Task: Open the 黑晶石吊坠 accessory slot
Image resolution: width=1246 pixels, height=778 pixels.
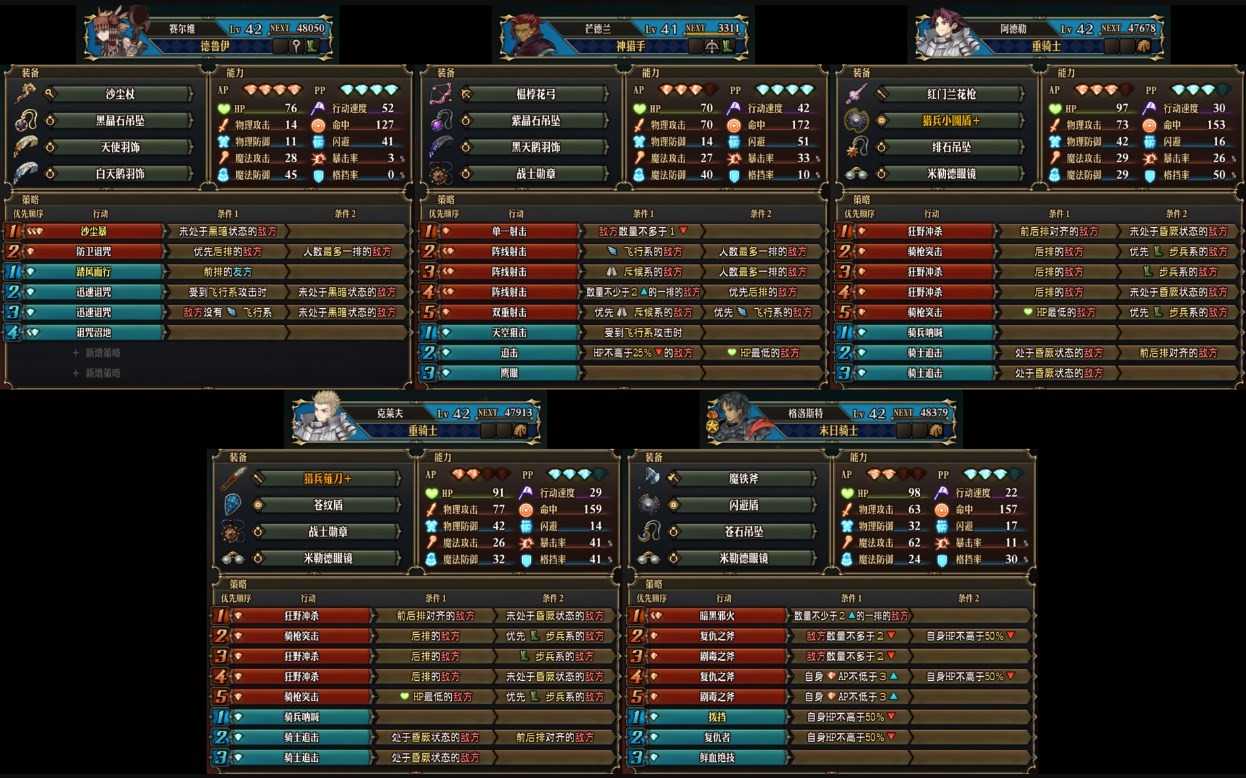Action: point(118,121)
